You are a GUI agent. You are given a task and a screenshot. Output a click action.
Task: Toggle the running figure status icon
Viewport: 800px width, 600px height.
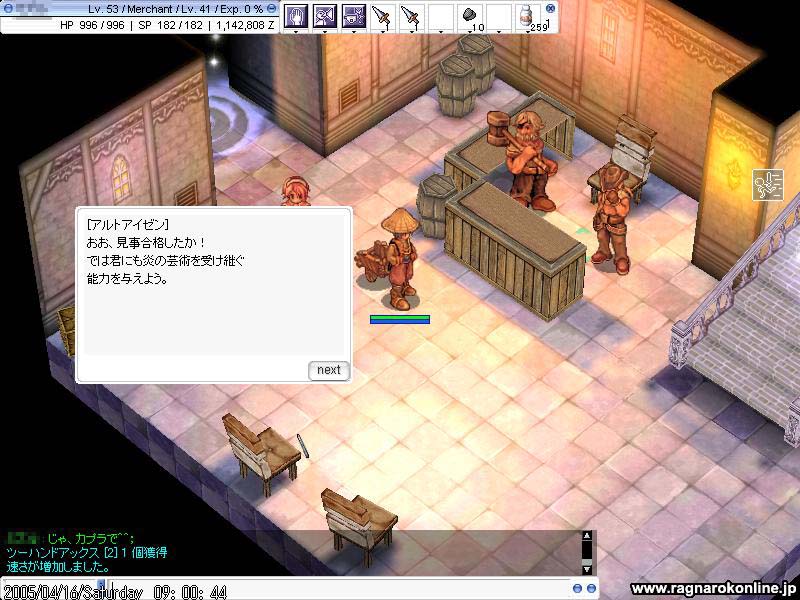point(768,185)
